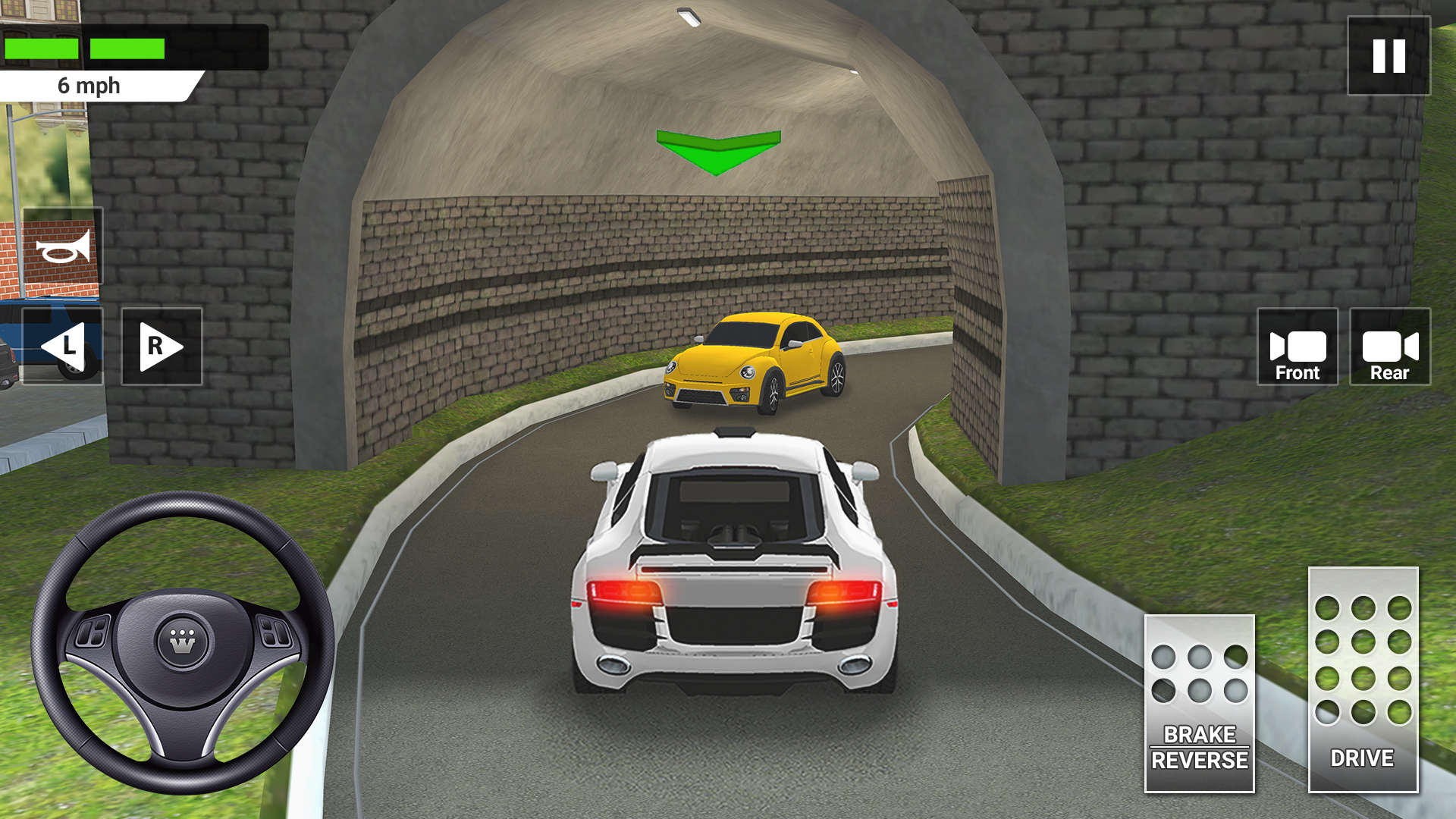Open the pause menu
The height and width of the screenshot is (819, 1456).
coord(1389,55)
